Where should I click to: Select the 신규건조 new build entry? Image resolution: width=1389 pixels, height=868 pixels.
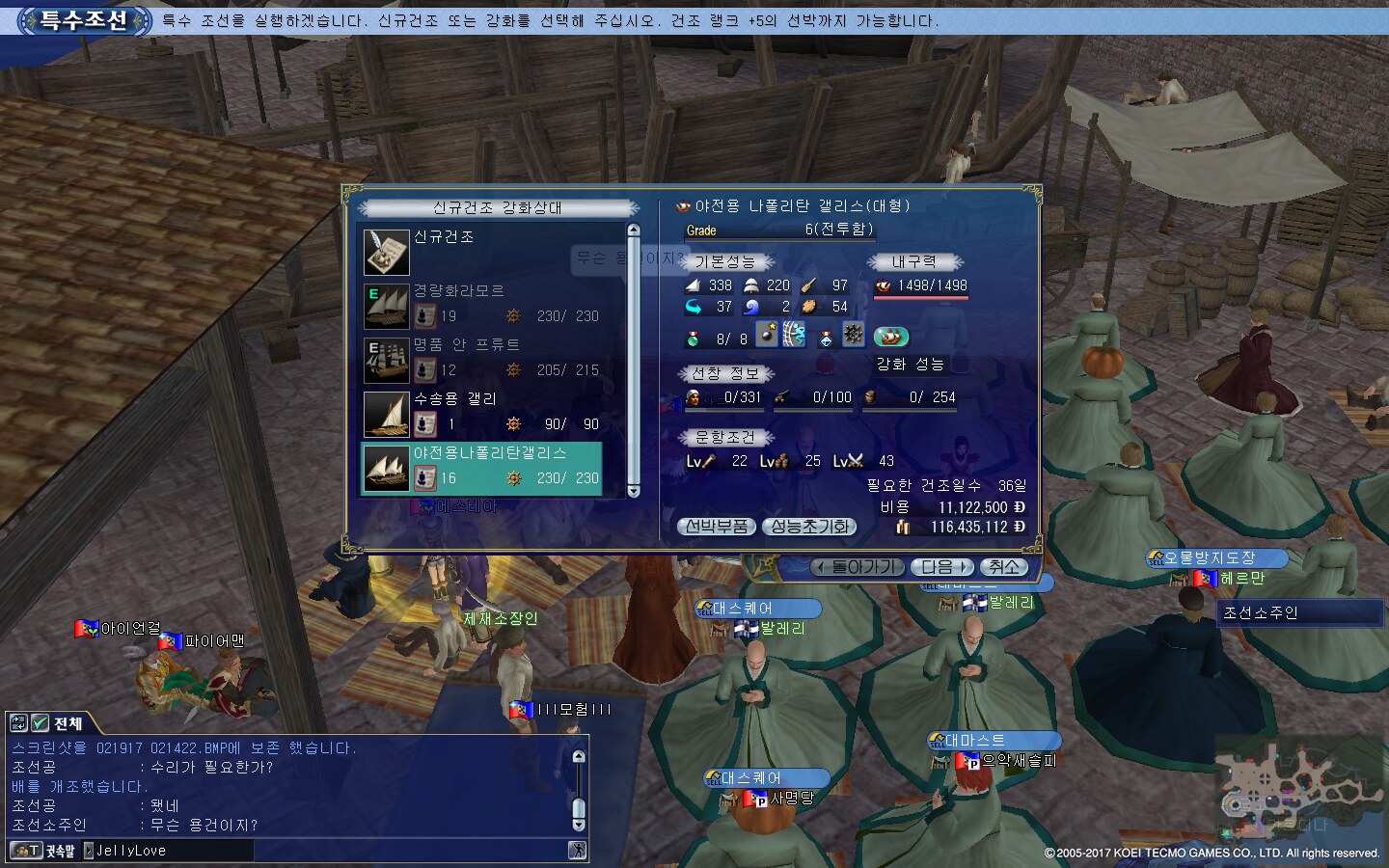pyautogui.click(x=482, y=250)
